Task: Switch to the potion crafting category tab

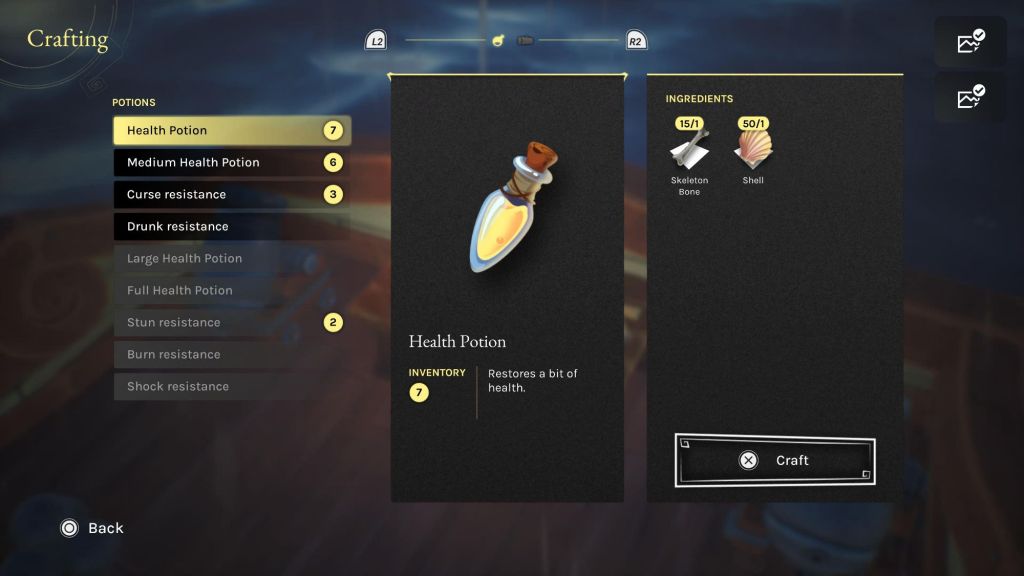Action: coord(496,41)
